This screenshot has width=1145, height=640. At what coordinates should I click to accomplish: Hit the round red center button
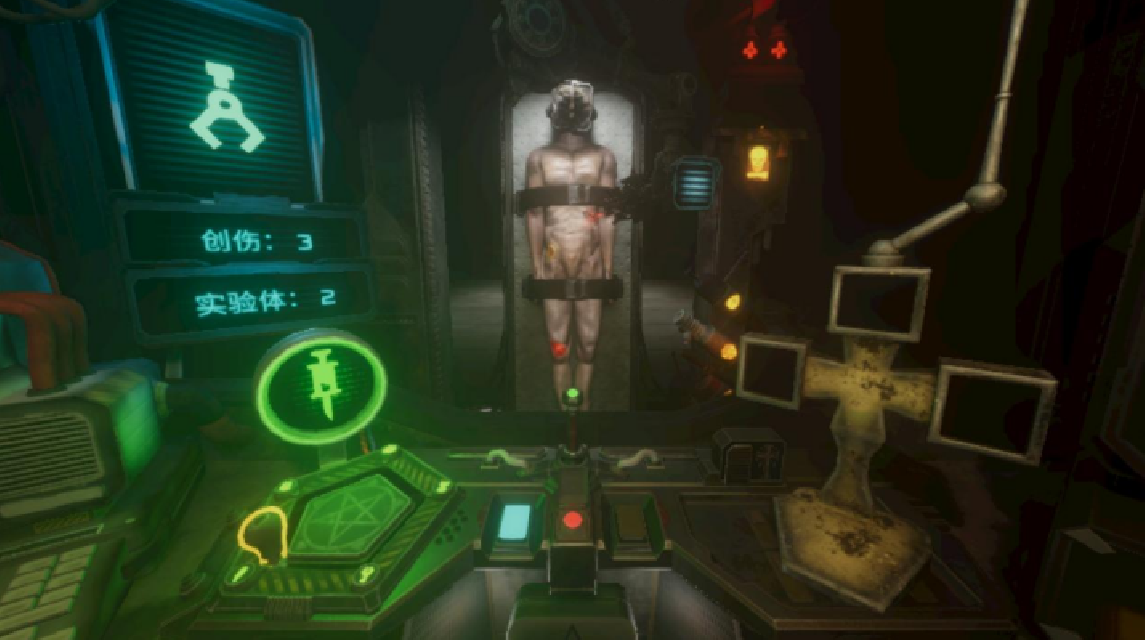pos(572,520)
